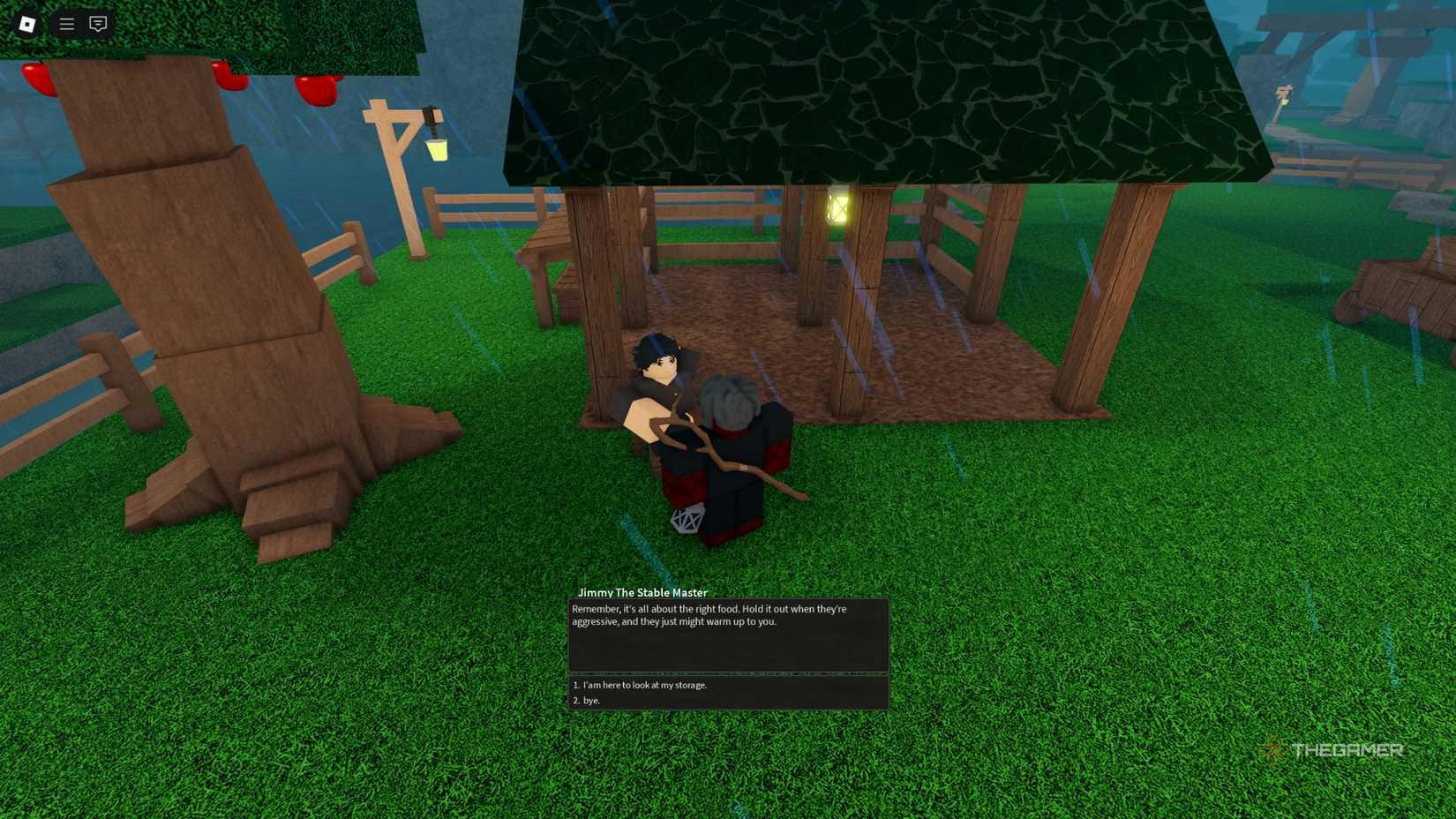Image resolution: width=1456 pixels, height=819 pixels.
Task: Click the glowing lantern hanging in the stable
Action: [x=837, y=207]
